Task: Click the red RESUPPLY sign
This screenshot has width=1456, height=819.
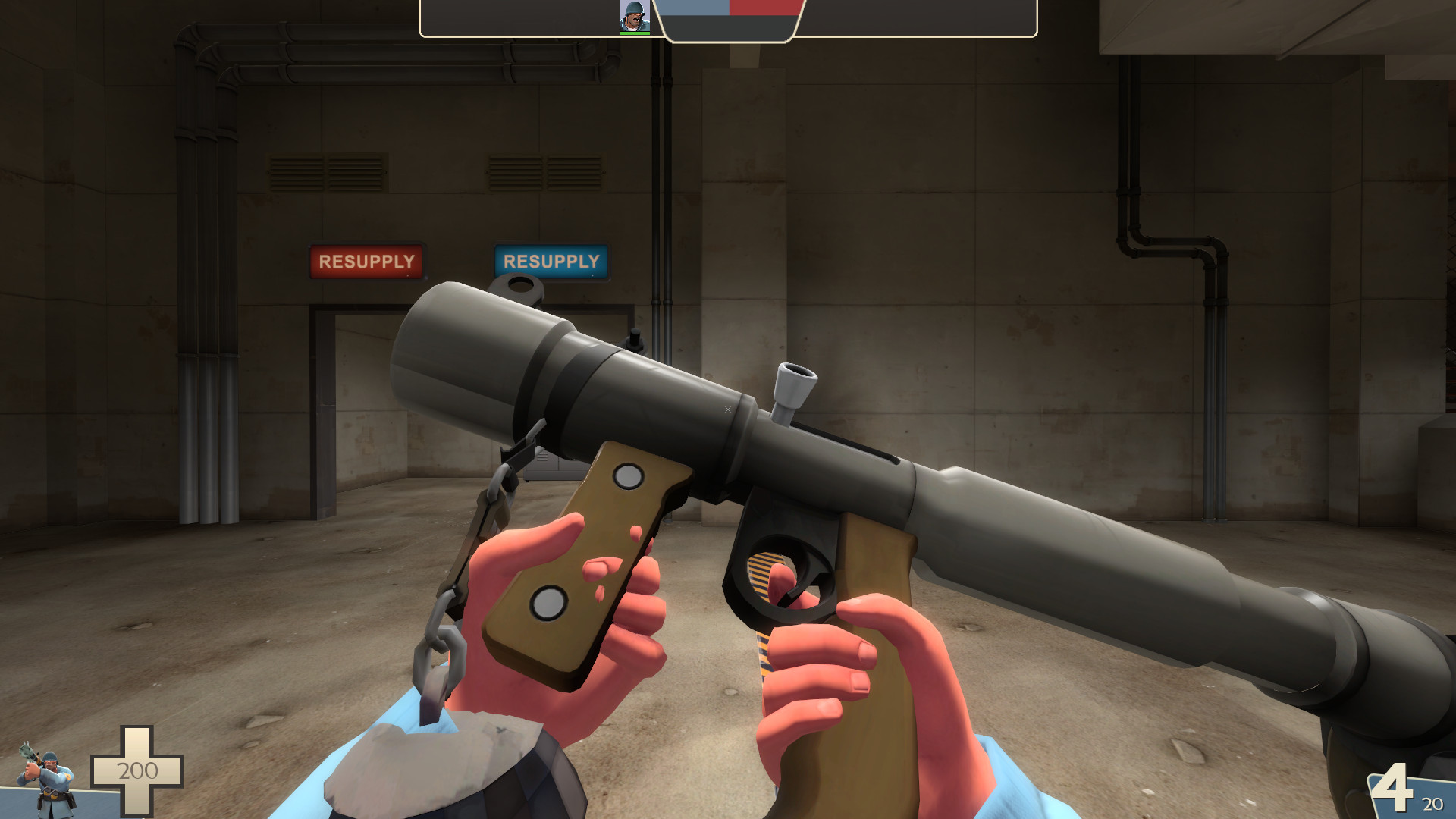Action: point(366,261)
